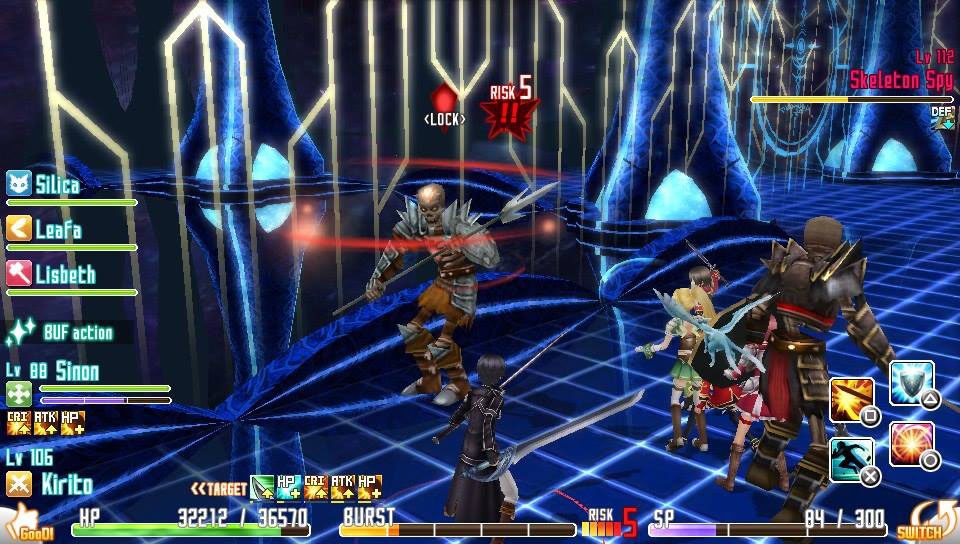
Task: Click the SWITCH button
Action: (x=920, y=520)
